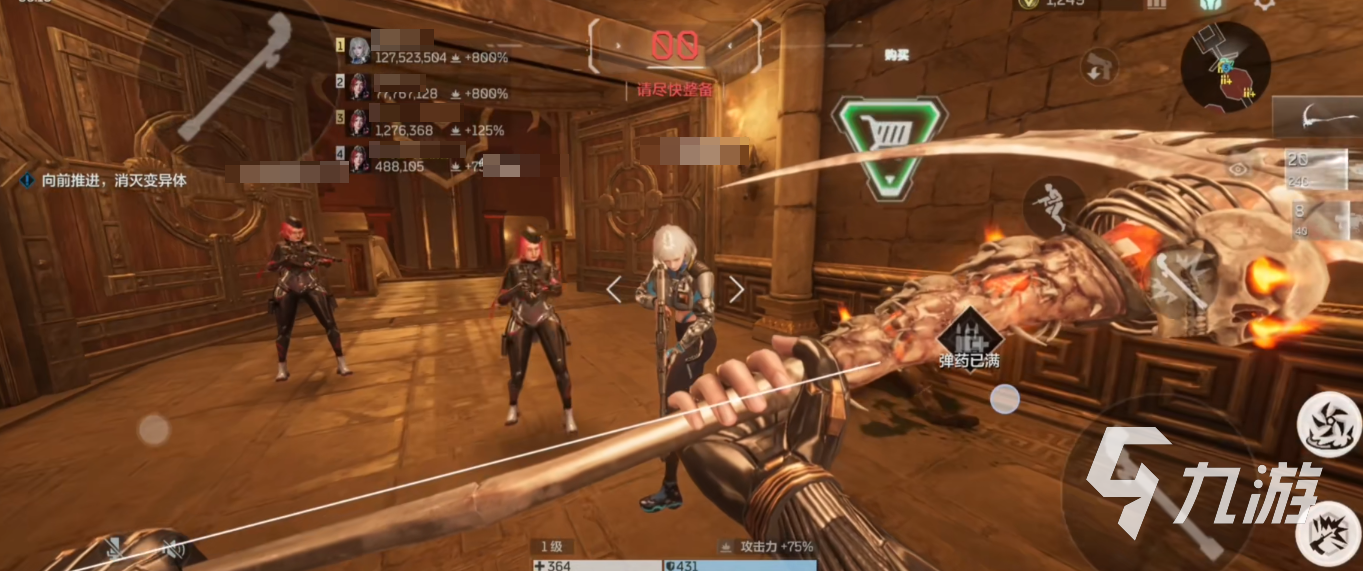Open the green shopping cart purchase menu
The width and height of the screenshot is (1363, 571).
tap(889, 146)
